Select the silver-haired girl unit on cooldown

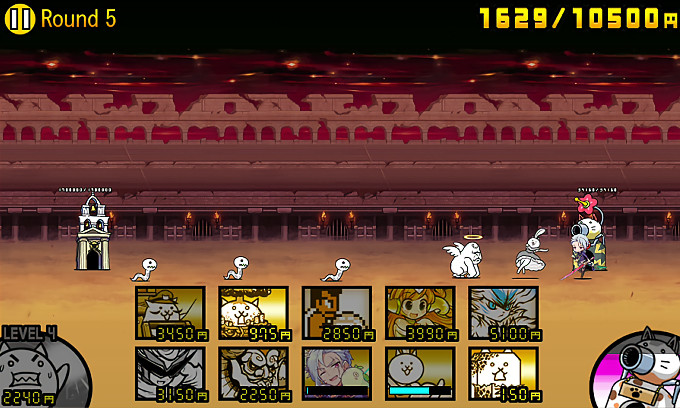pyautogui.click(x=337, y=373)
